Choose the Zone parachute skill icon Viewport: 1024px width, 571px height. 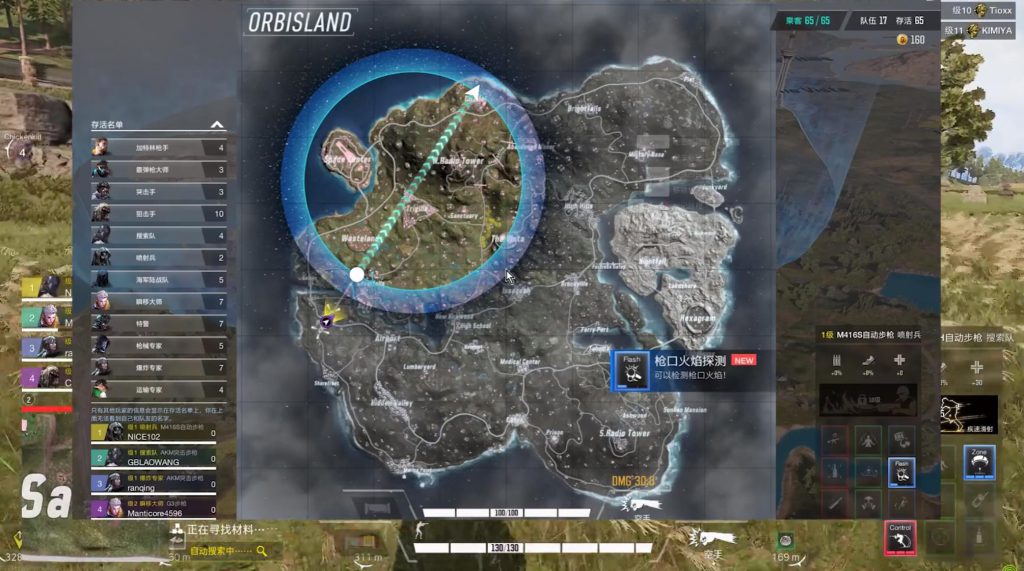click(x=979, y=463)
